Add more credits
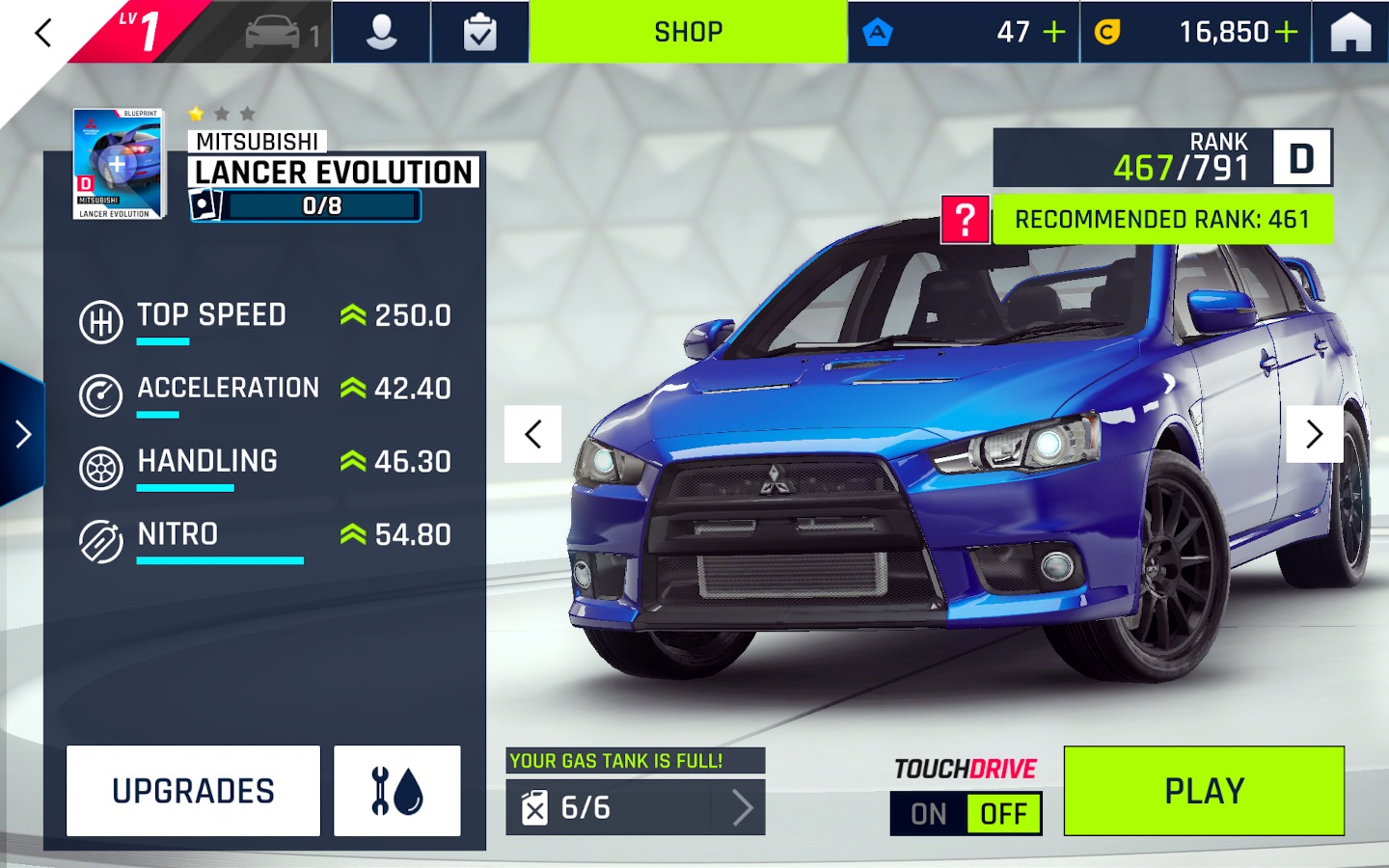 [x=1287, y=33]
